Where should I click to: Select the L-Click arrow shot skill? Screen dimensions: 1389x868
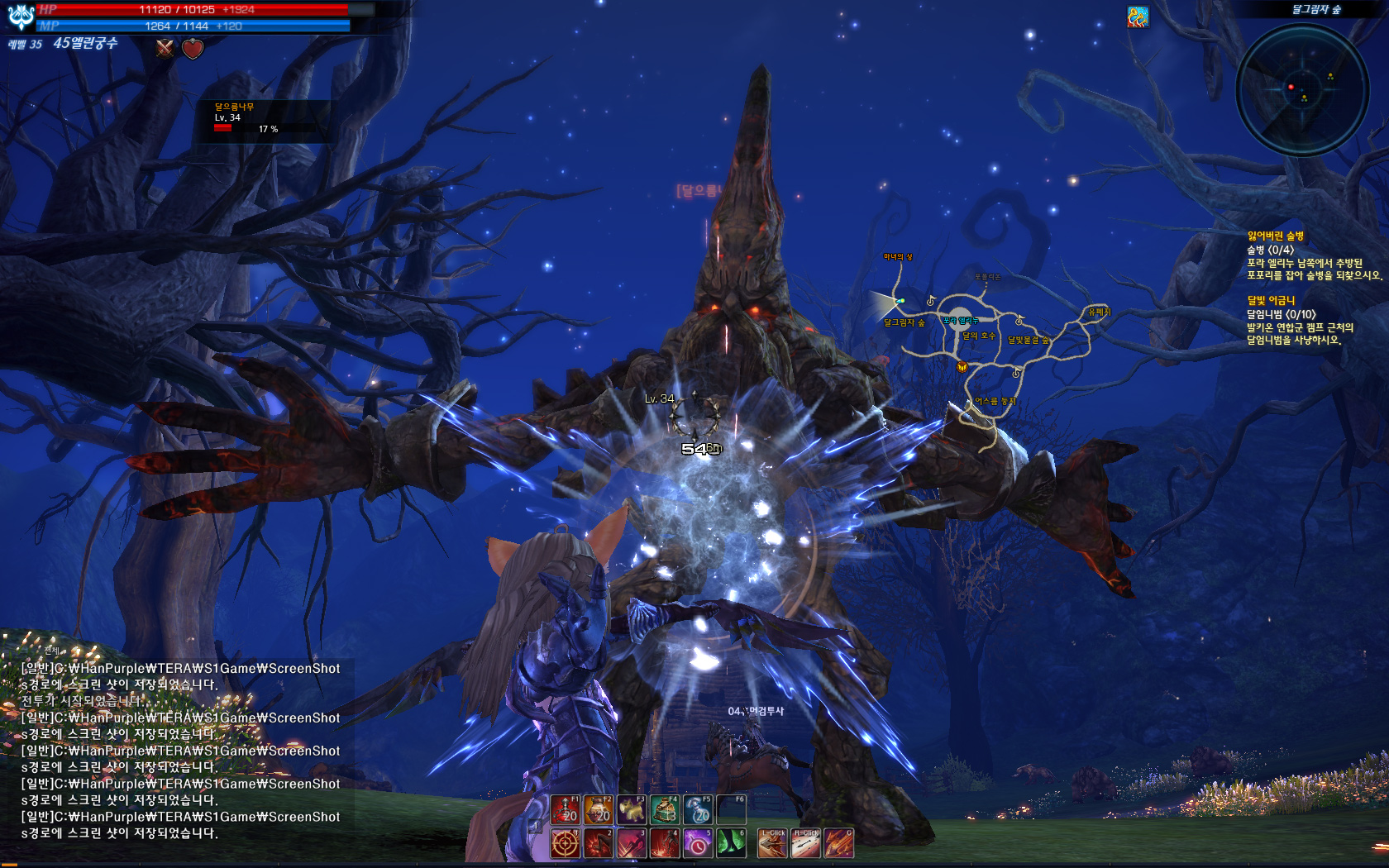click(773, 844)
